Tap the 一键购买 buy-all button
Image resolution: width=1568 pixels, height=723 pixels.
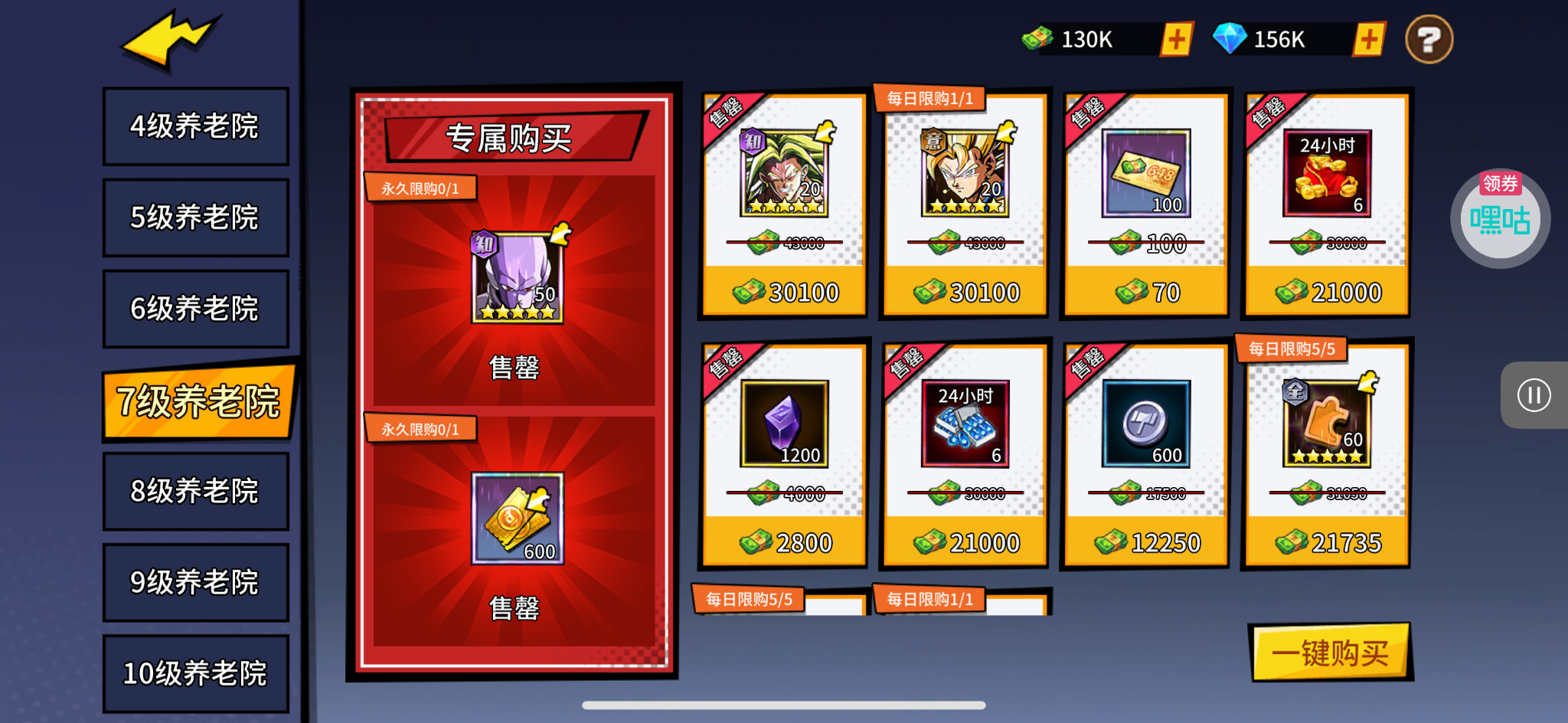point(1331,653)
